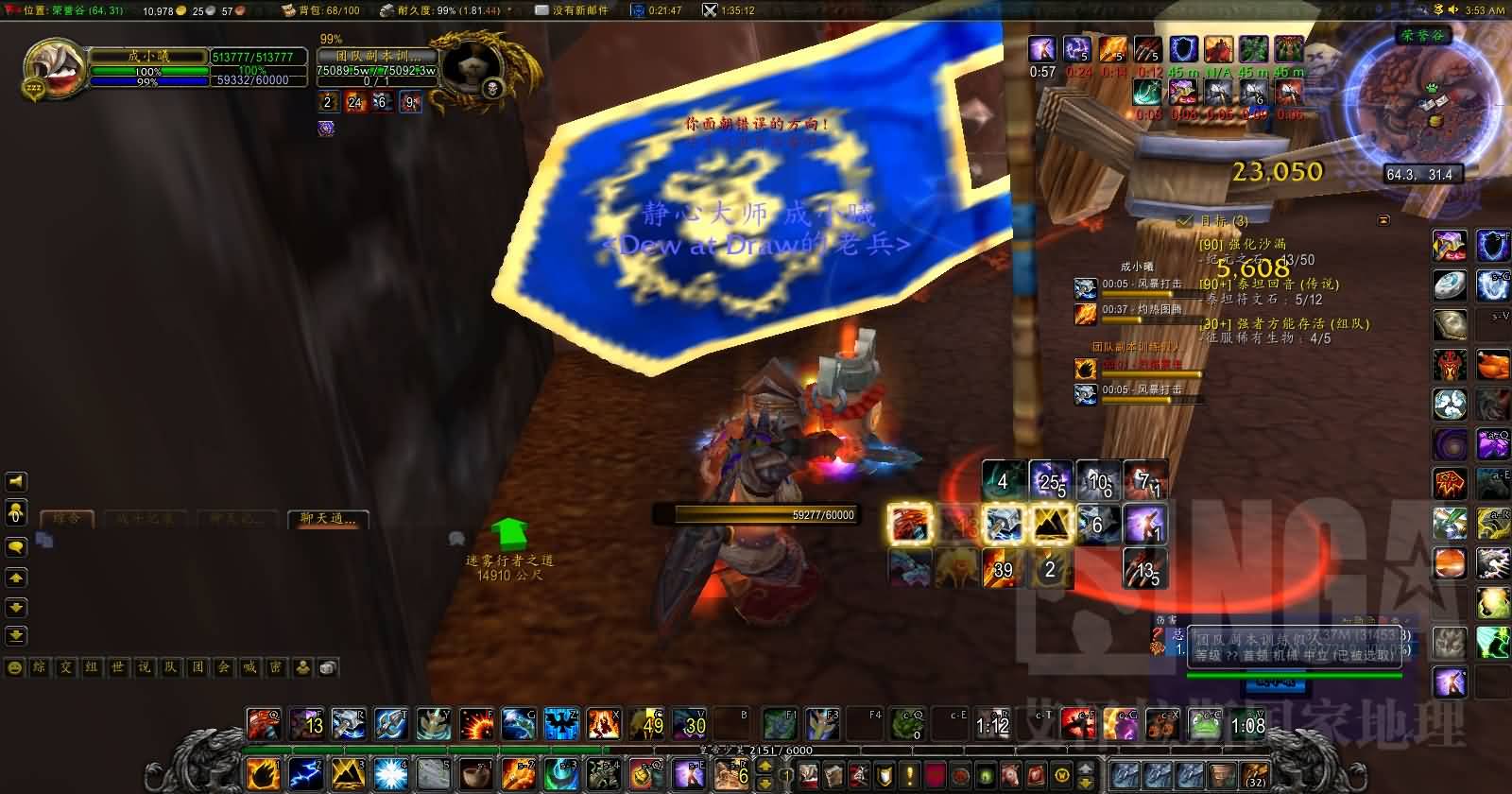The height and width of the screenshot is (794, 1512).
Task: Choose the 世 world channel button
Action: pyautogui.click(x=118, y=667)
